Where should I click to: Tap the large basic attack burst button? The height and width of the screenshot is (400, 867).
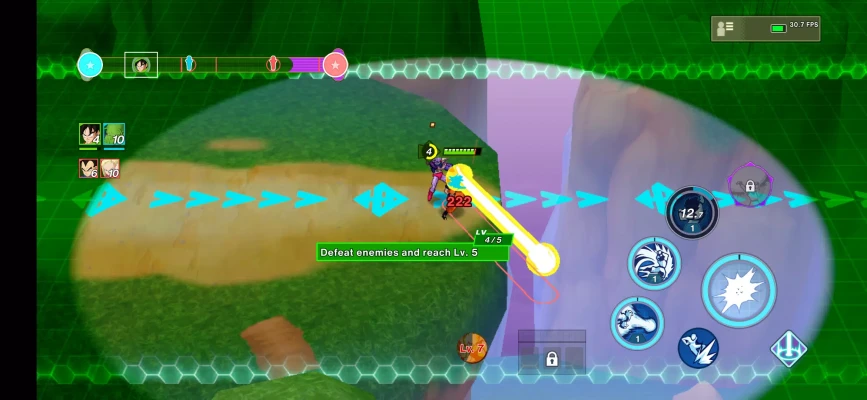[x=738, y=291]
